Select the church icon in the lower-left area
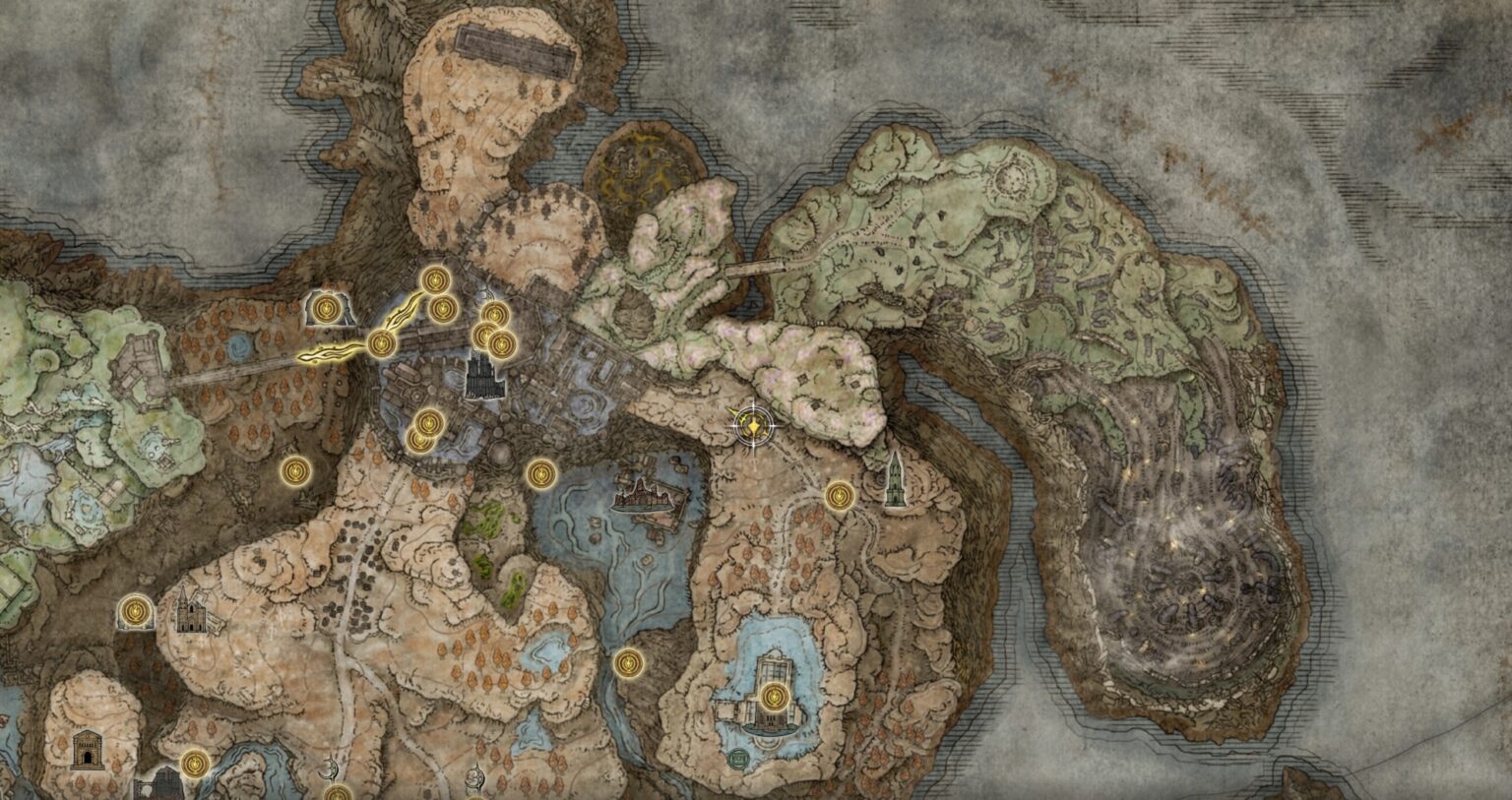 [191, 610]
